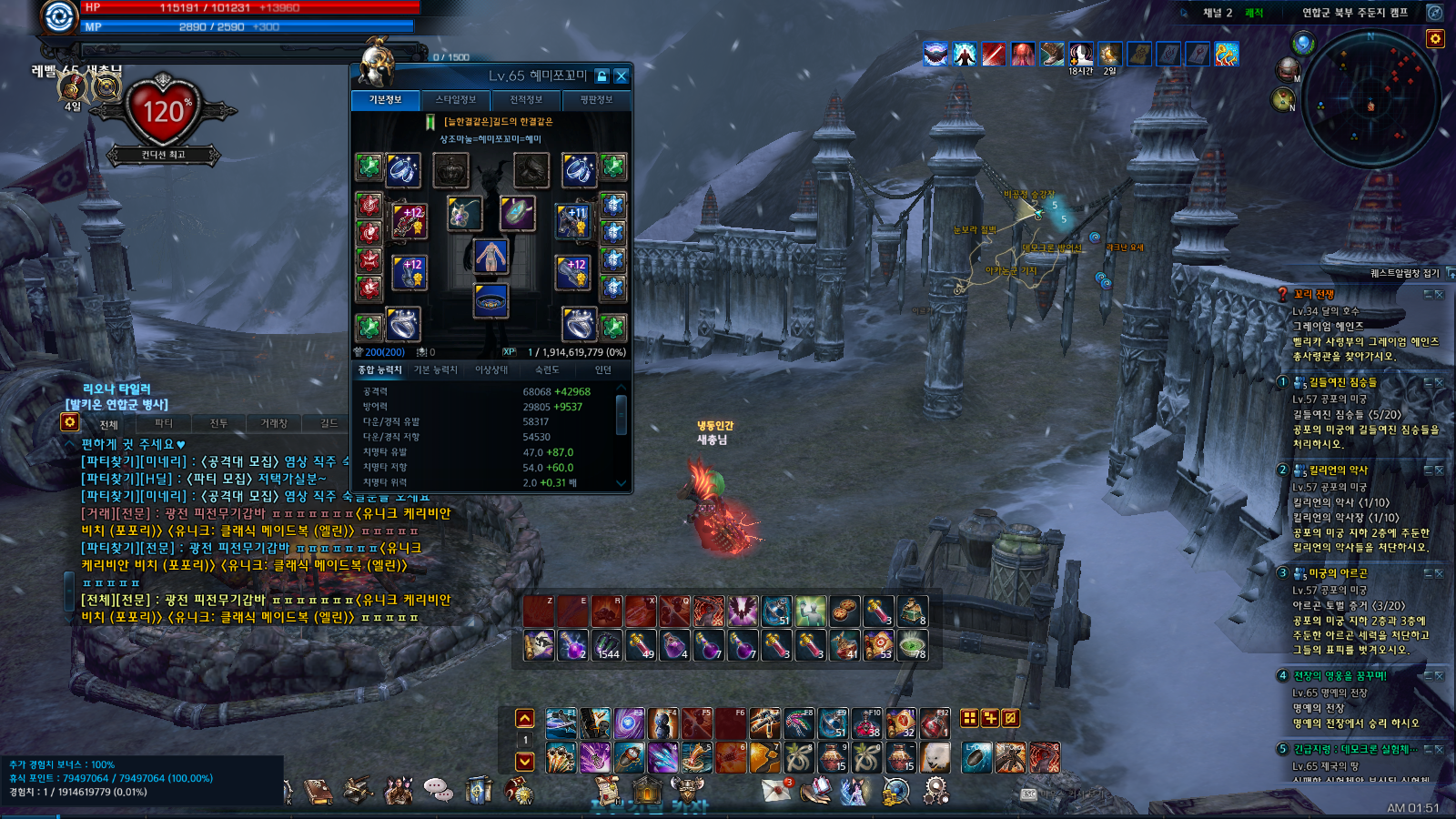Close the character profile window
Image resolution: width=1456 pixels, height=819 pixels.
(x=621, y=76)
